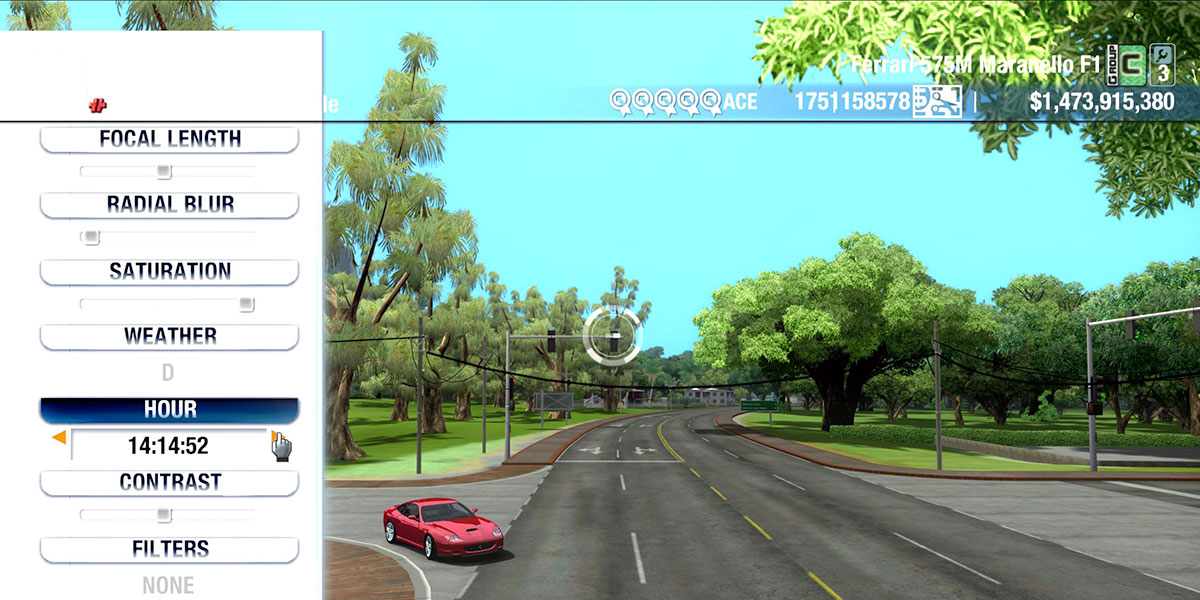Decrease the hour with the left arrow
Viewport: 1200px width, 600px height.
(x=59, y=438)
